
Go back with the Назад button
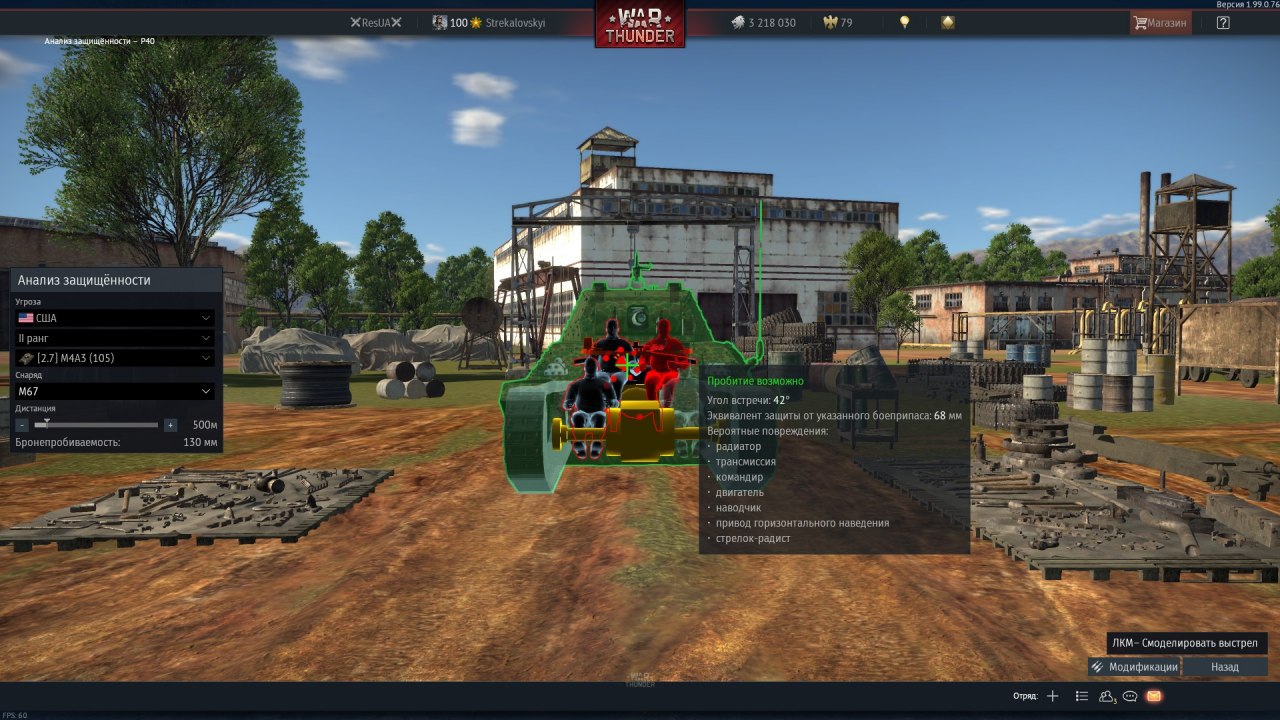click(x=1225, y=667)
